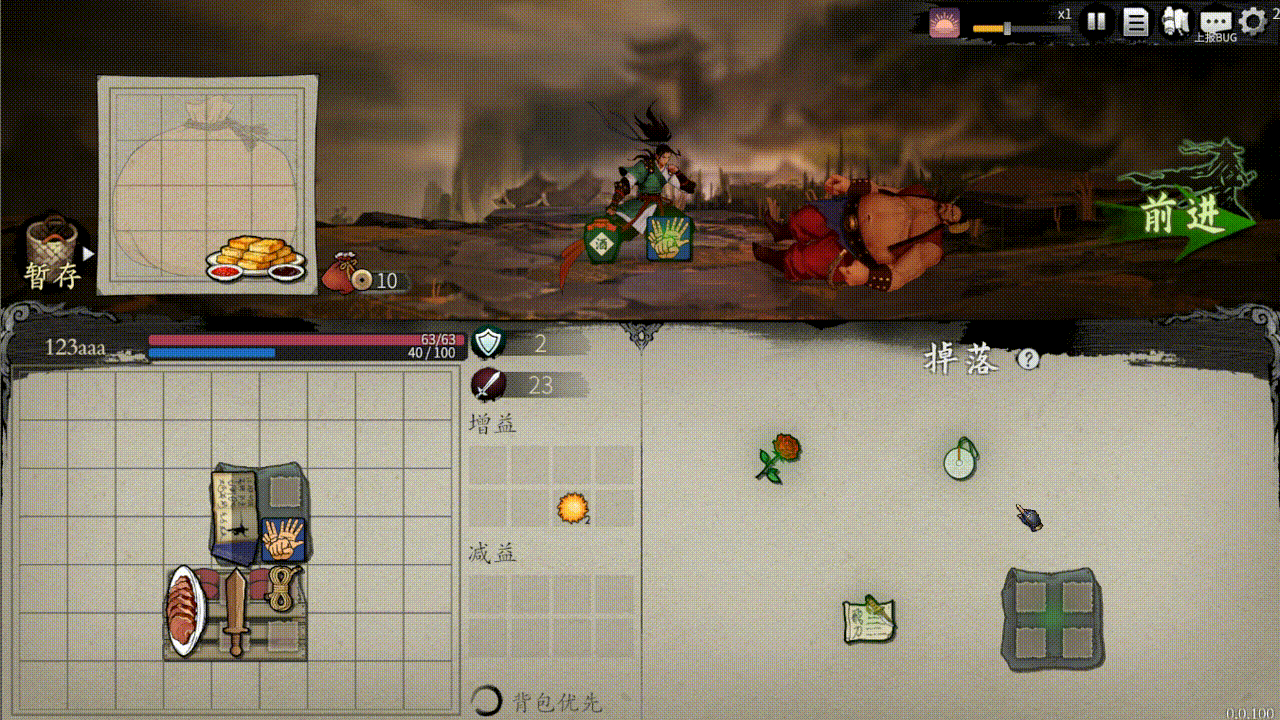Select the four-slot cloth bag drop
Screen dimensions: 1280x720
point(1051,619)
